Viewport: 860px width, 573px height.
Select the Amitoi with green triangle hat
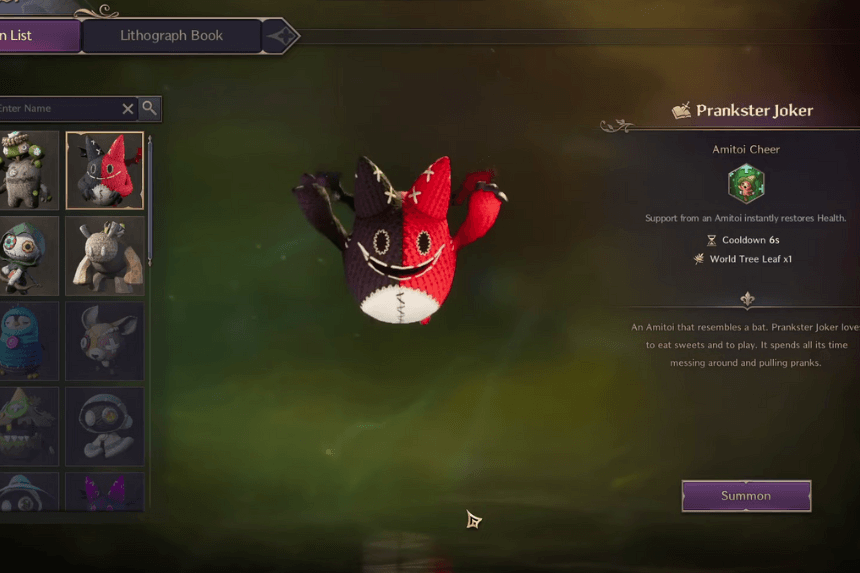click(28, 427)
